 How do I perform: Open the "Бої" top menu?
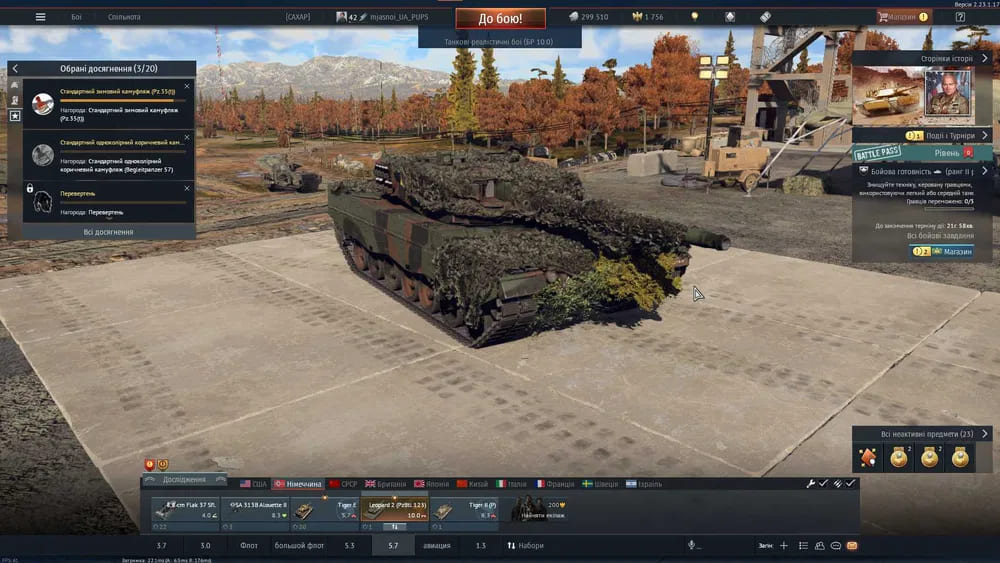click(x=77, y=17)
